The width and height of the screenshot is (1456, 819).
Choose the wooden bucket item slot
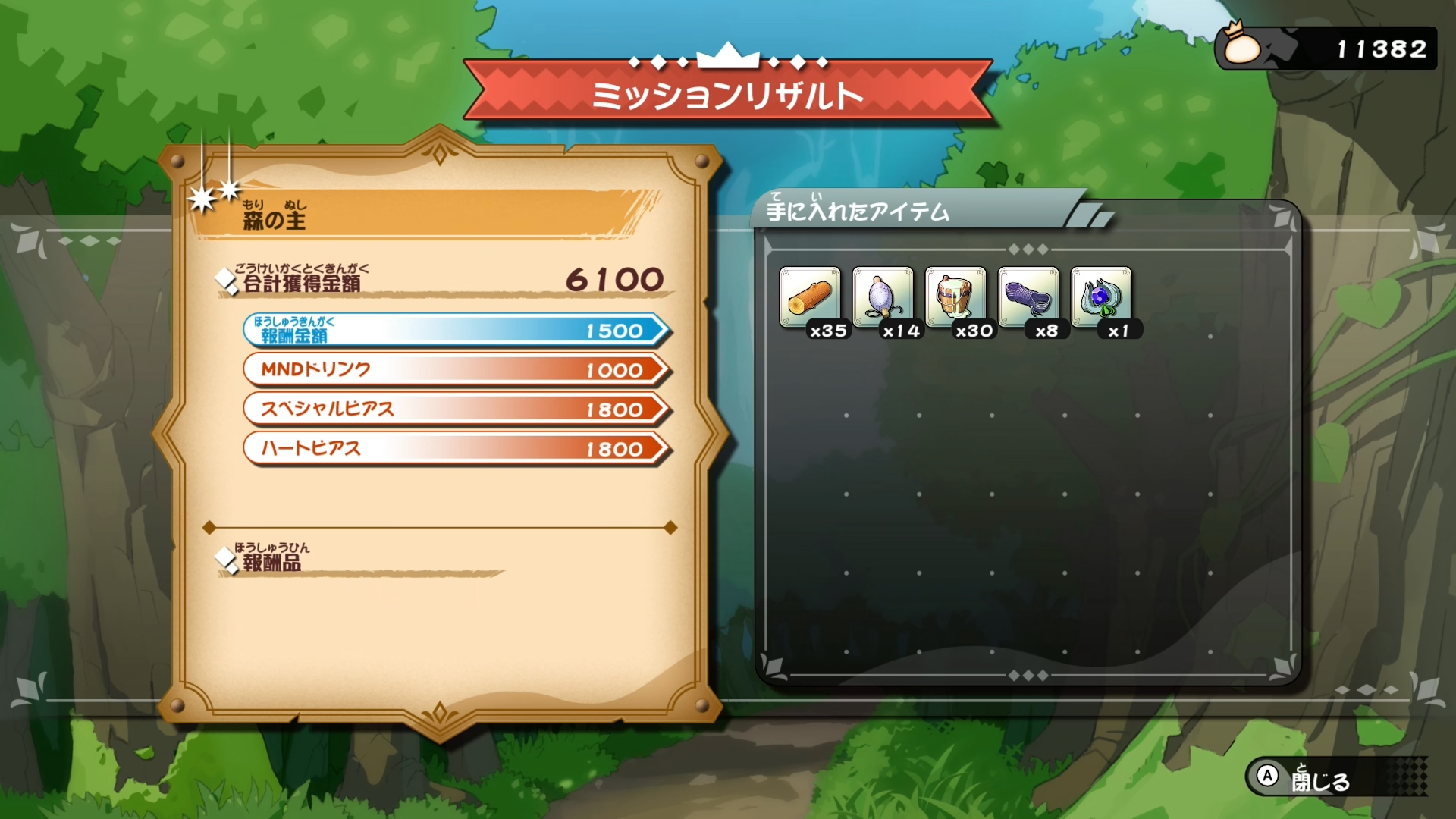[x=955, y=297]
